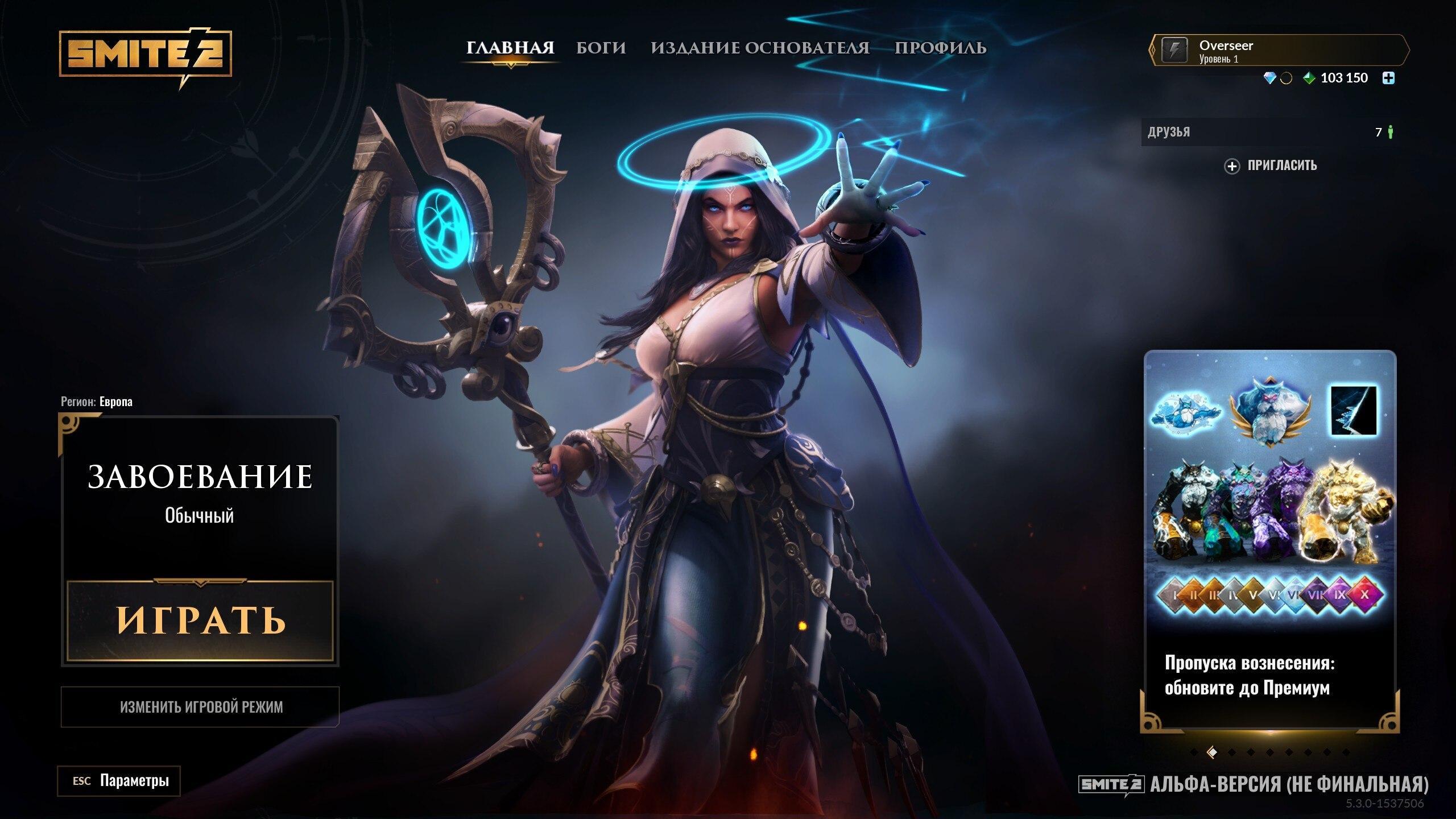Screen dimensions: 1456x819
Task: Go to the ПРОФИЛЬ tab
Action: 940,48
